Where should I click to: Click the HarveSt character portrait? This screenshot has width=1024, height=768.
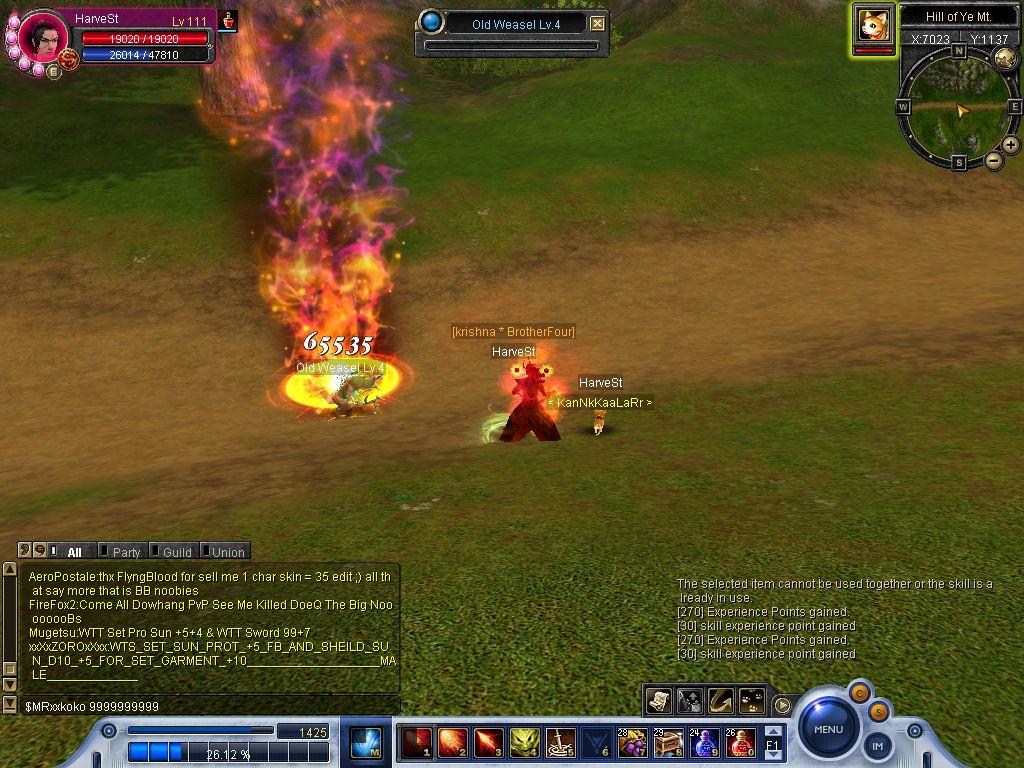43,37
